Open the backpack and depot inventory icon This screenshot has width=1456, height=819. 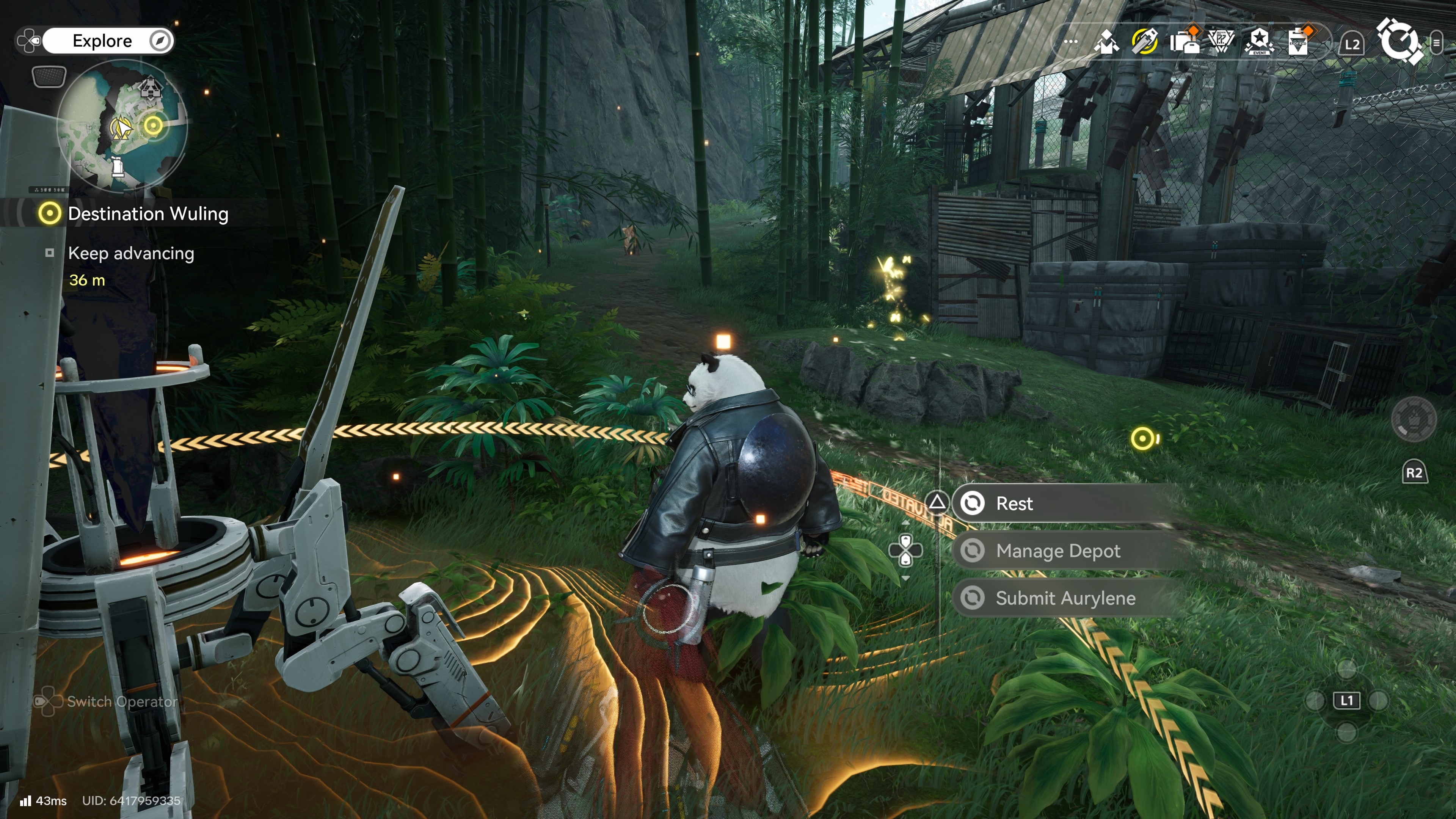coord(1184,42)
